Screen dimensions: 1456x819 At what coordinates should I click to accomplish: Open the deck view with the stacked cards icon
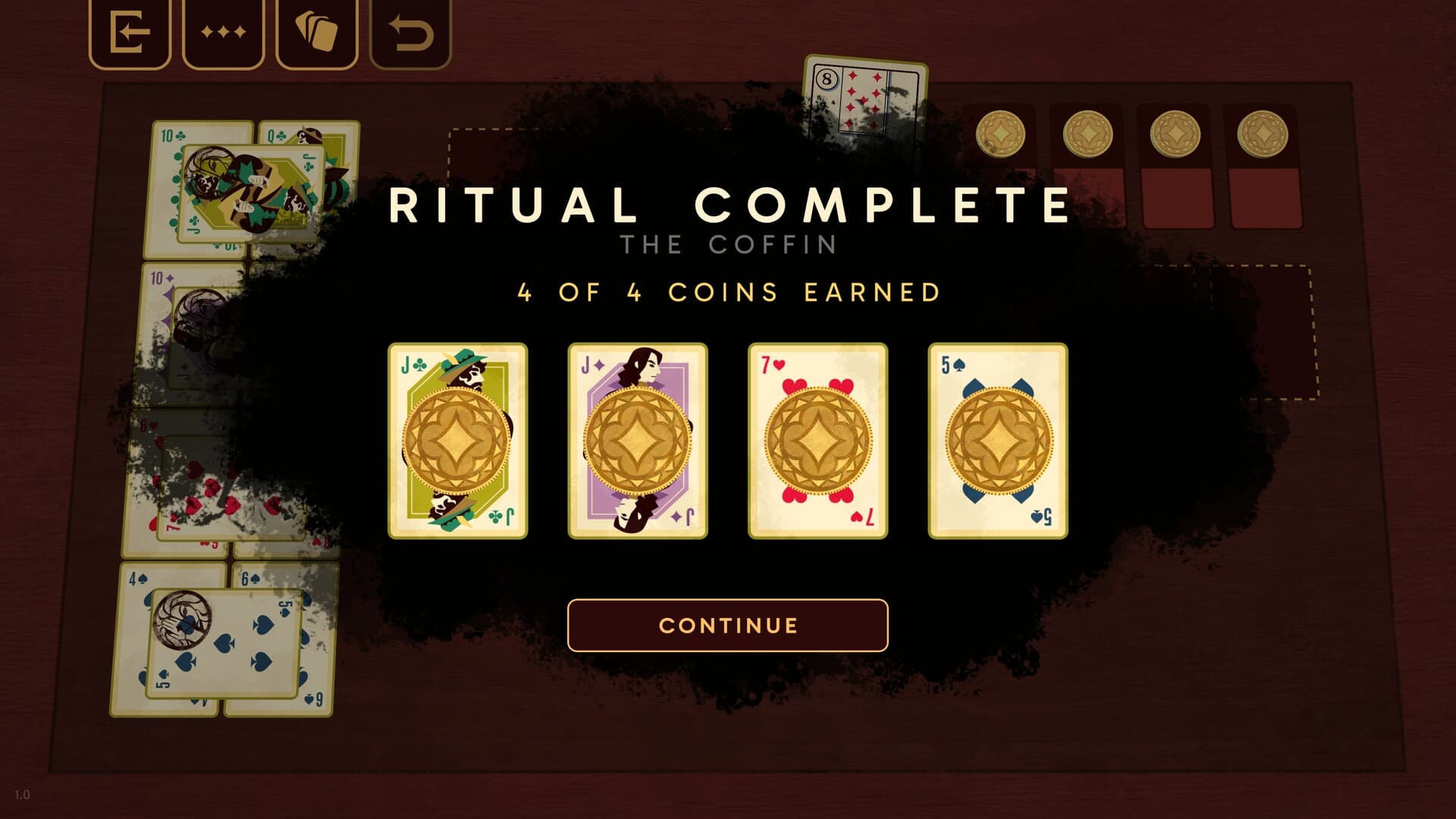pos(317,32)
